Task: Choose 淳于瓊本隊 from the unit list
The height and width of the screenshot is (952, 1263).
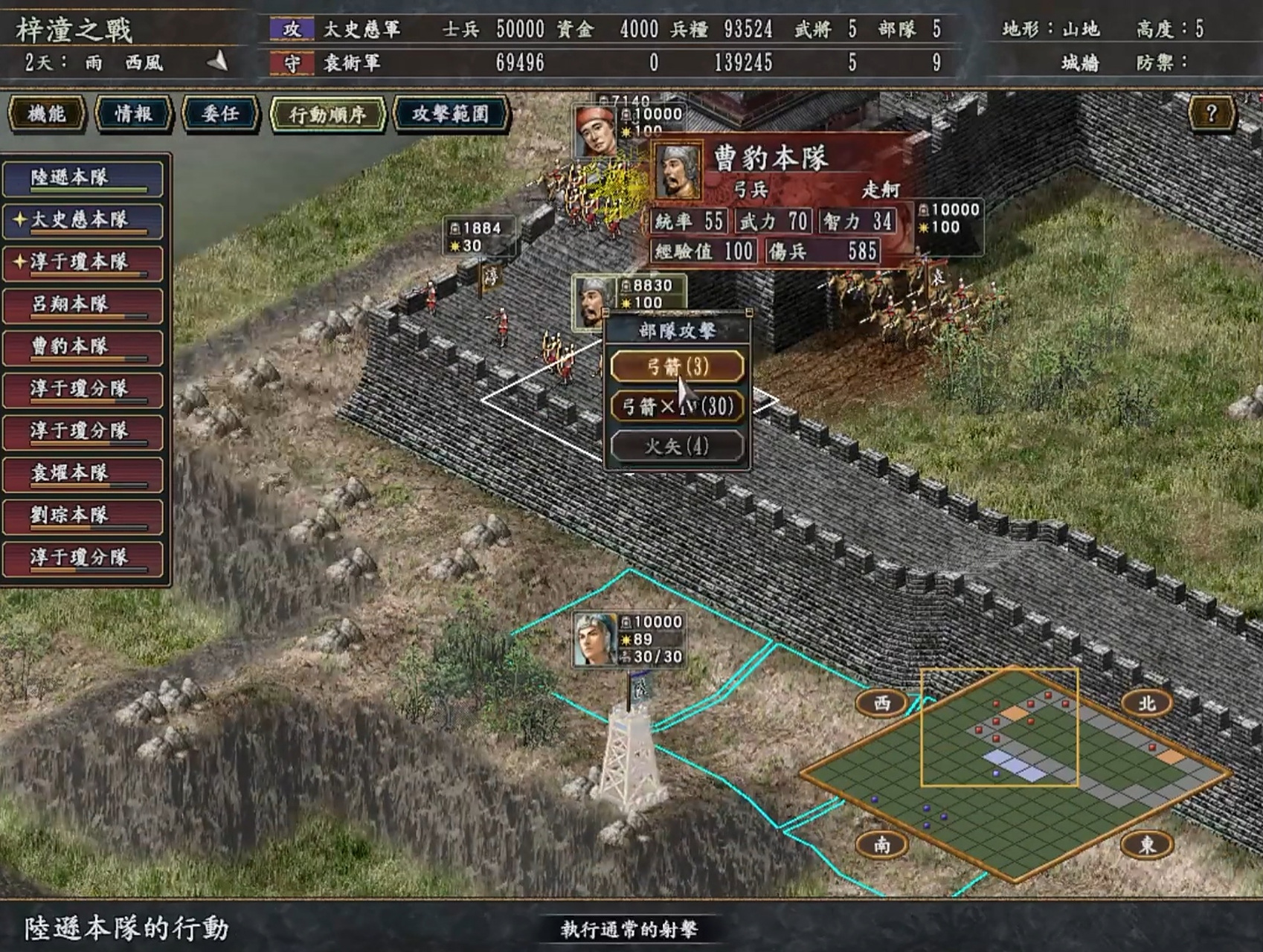Action: [83, 263]
